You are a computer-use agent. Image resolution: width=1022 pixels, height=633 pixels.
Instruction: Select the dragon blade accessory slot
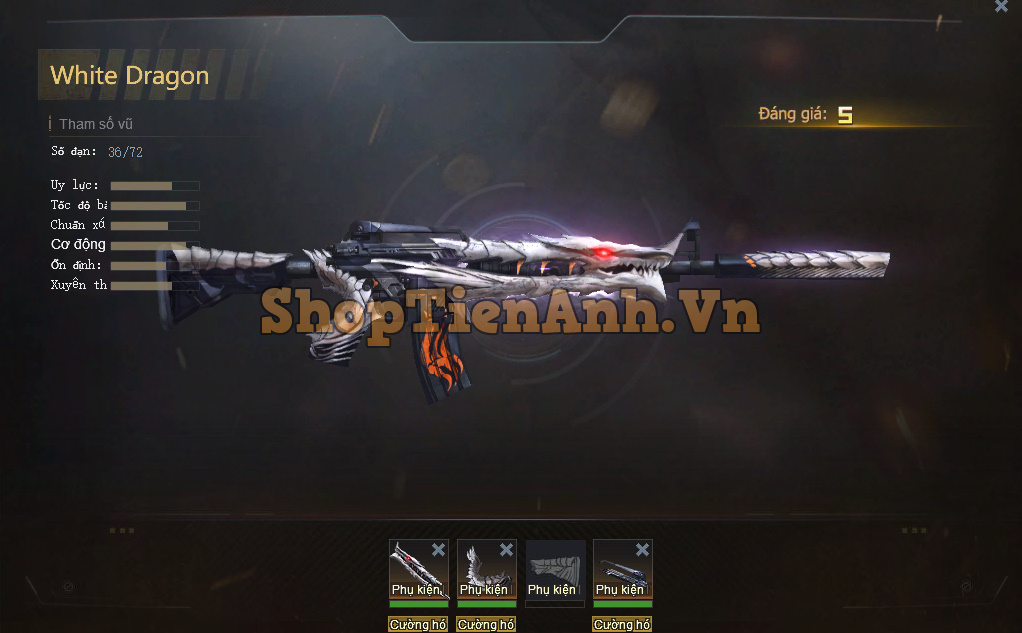pyautogui.click(x=413, y=572)
